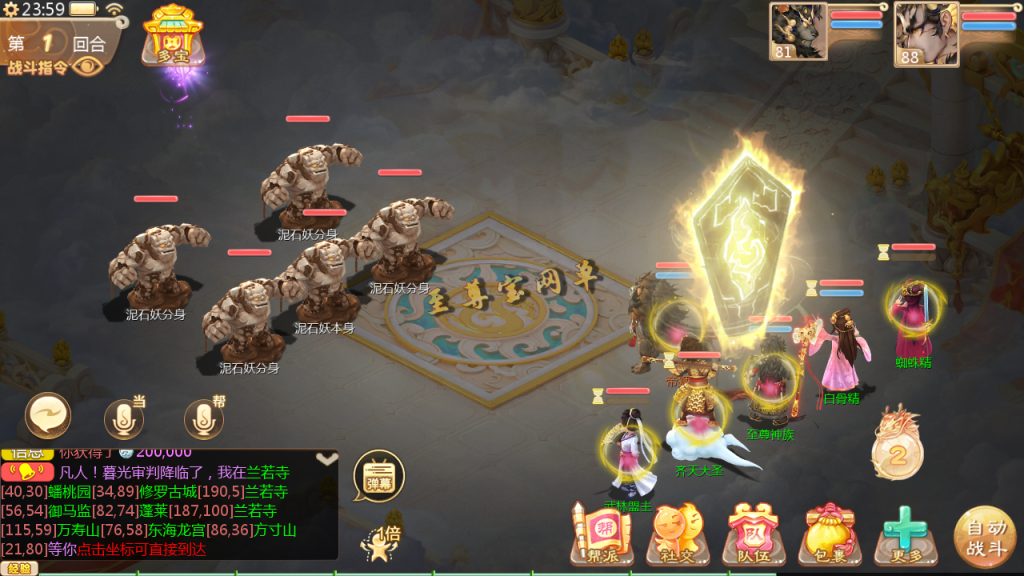Open the 社交 social menu
The height and width of the screenshot is (576, 1024).
coord(672,534)
